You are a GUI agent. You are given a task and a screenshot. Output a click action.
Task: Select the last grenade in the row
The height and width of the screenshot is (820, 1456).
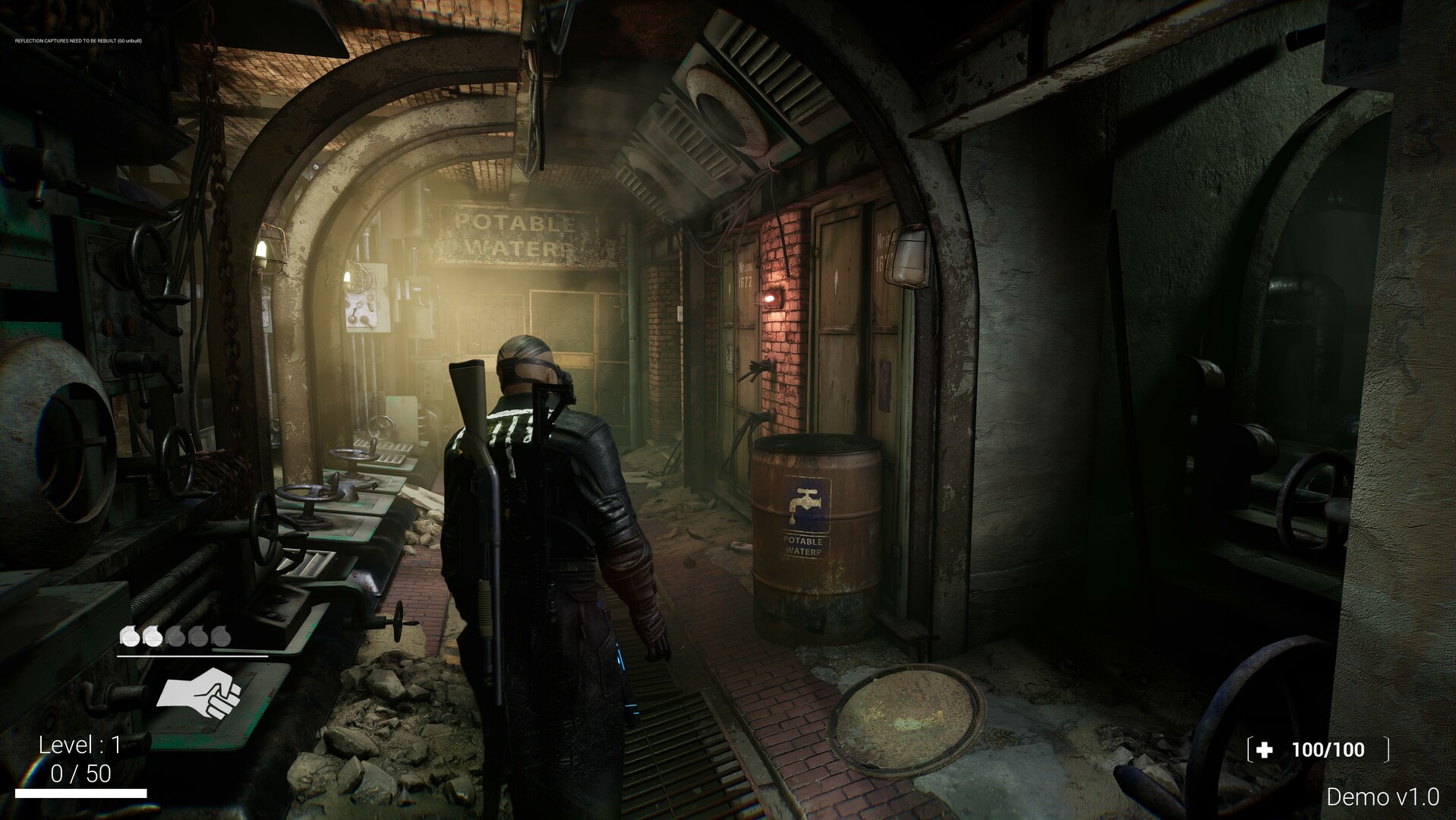click(220, 636)
